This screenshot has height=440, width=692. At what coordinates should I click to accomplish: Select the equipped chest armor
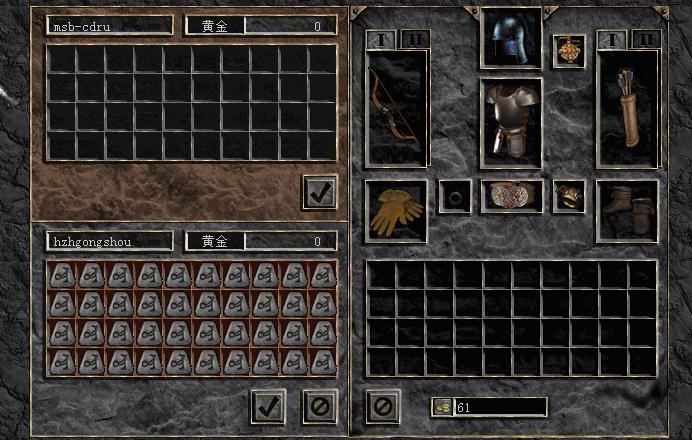[x=511, y=122]
